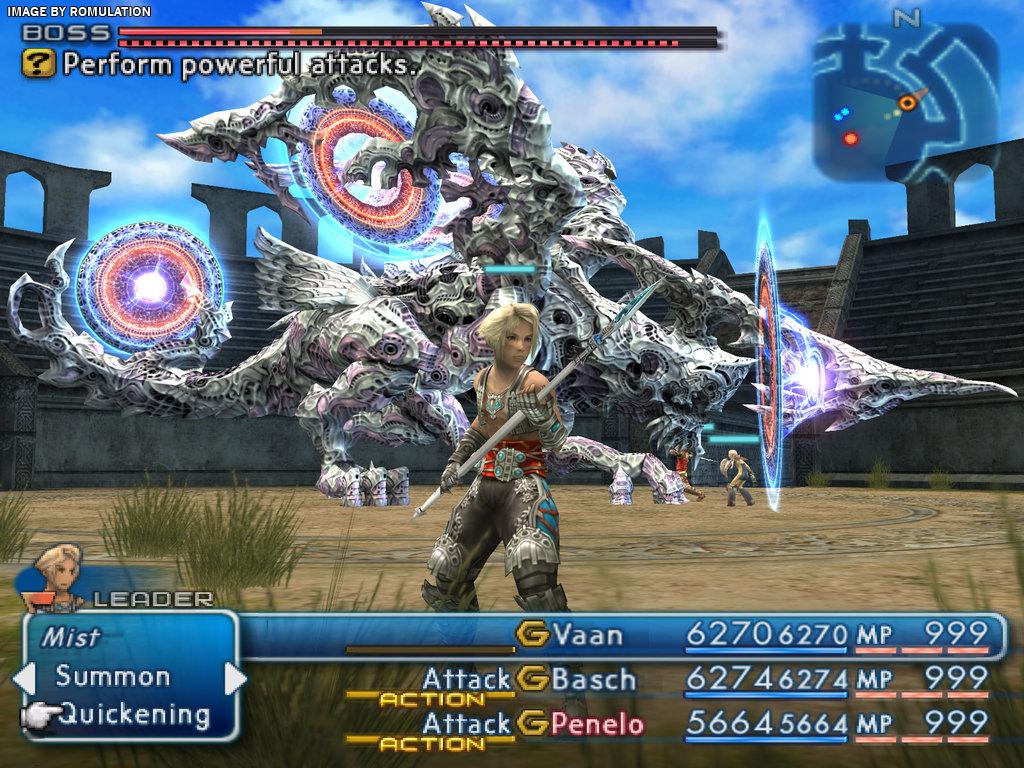This screenshot has width=1024, height=768.
Task: Select the Summon command in Mist menu
Action: coord(112,676)
